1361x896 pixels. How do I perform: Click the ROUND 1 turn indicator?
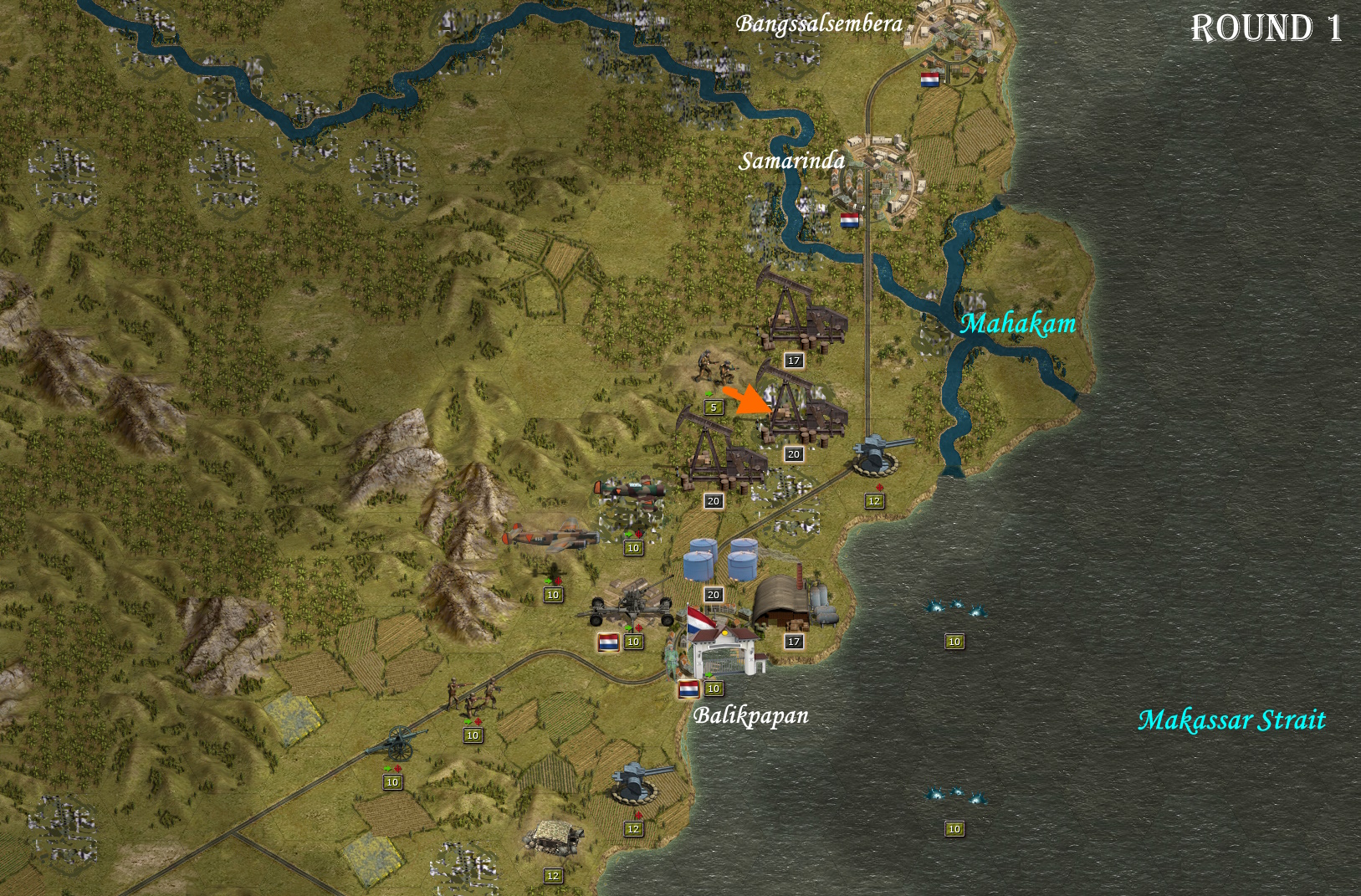tap(1266, 28)
